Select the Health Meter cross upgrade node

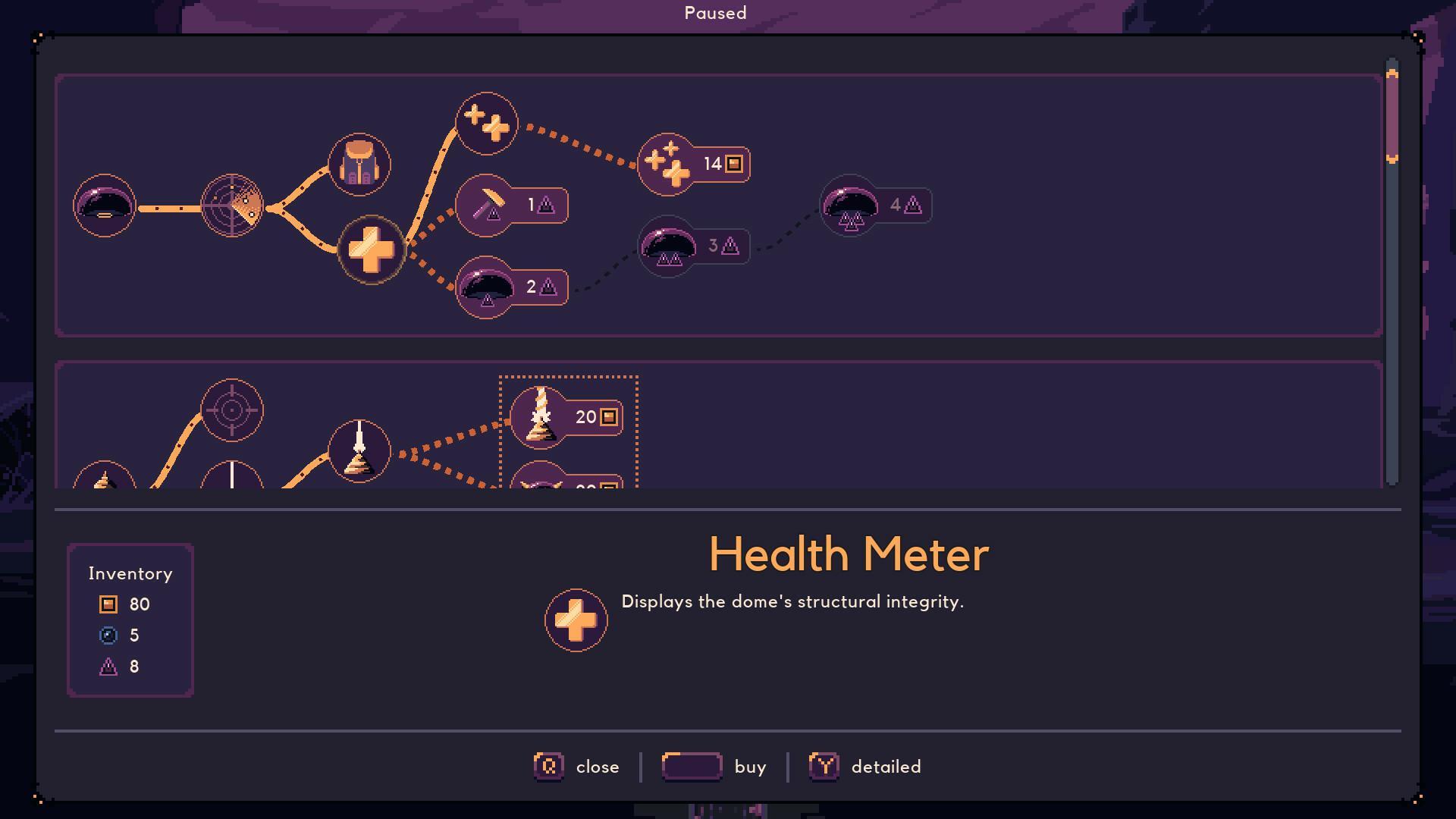point(372,250)
